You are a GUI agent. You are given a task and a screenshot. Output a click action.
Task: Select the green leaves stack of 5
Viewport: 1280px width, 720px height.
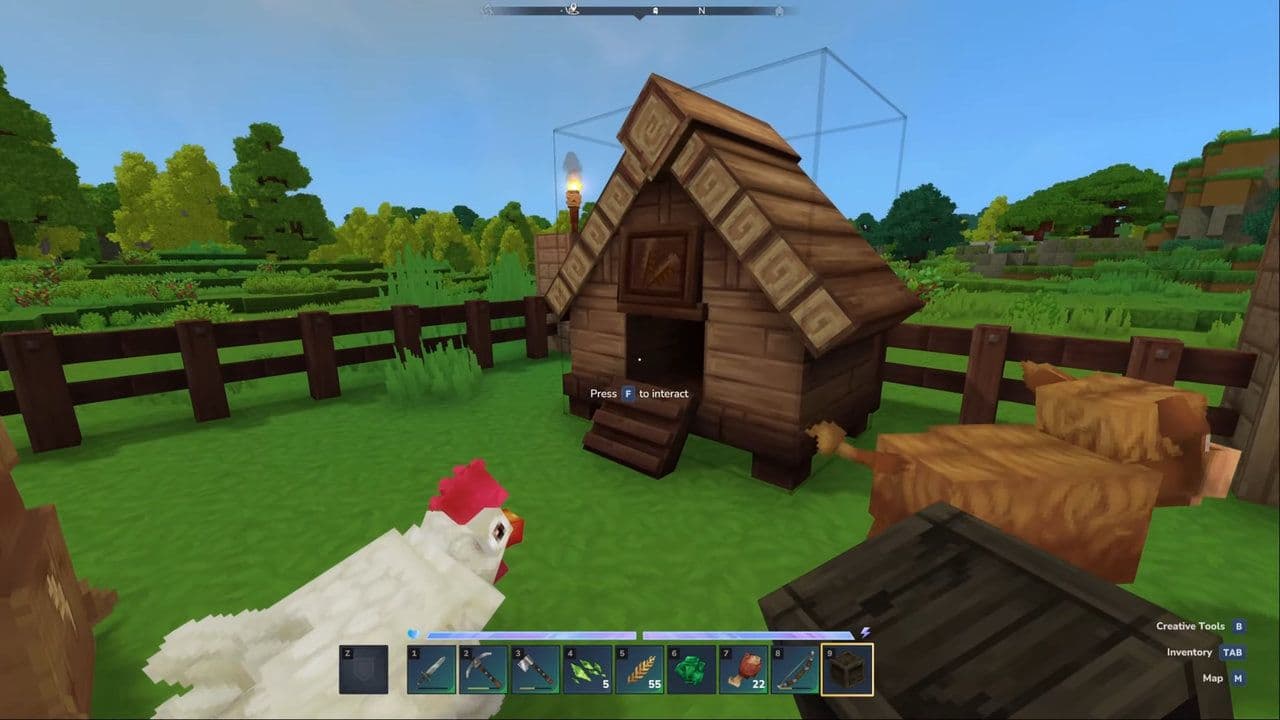click(587, 669)
